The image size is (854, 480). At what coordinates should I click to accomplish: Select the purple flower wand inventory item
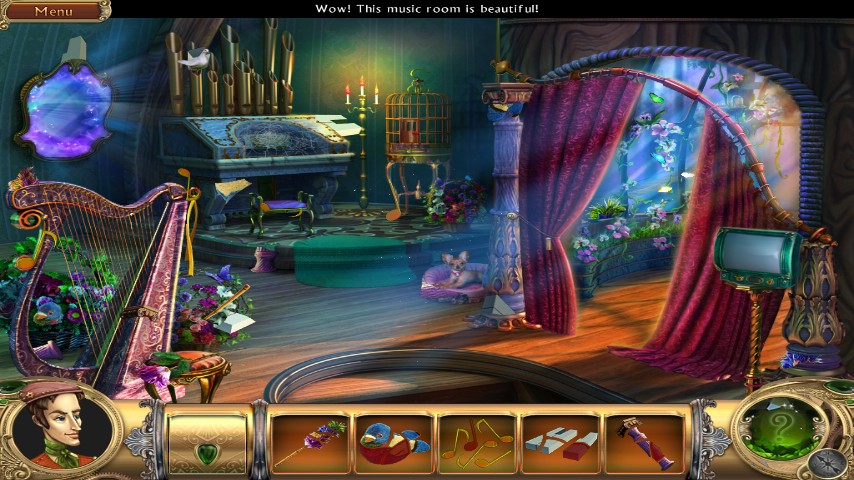[311, 443]
